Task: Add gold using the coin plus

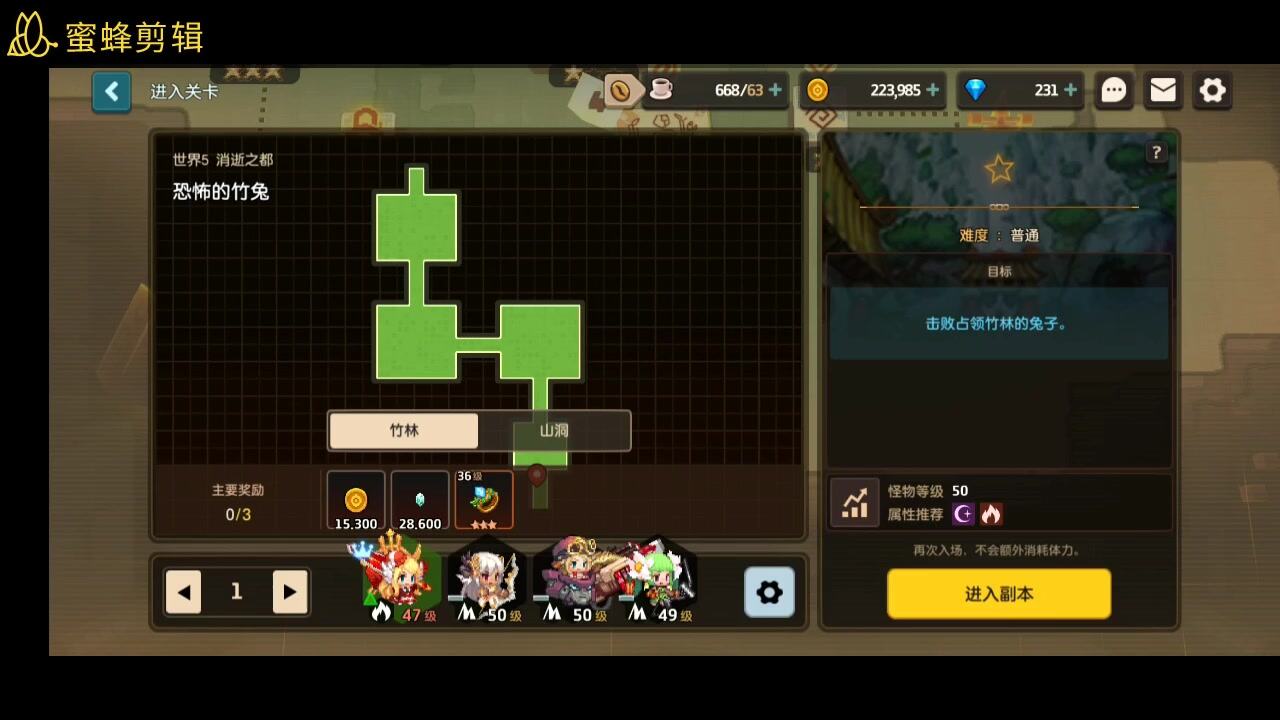Action: [x=933, y=90]
